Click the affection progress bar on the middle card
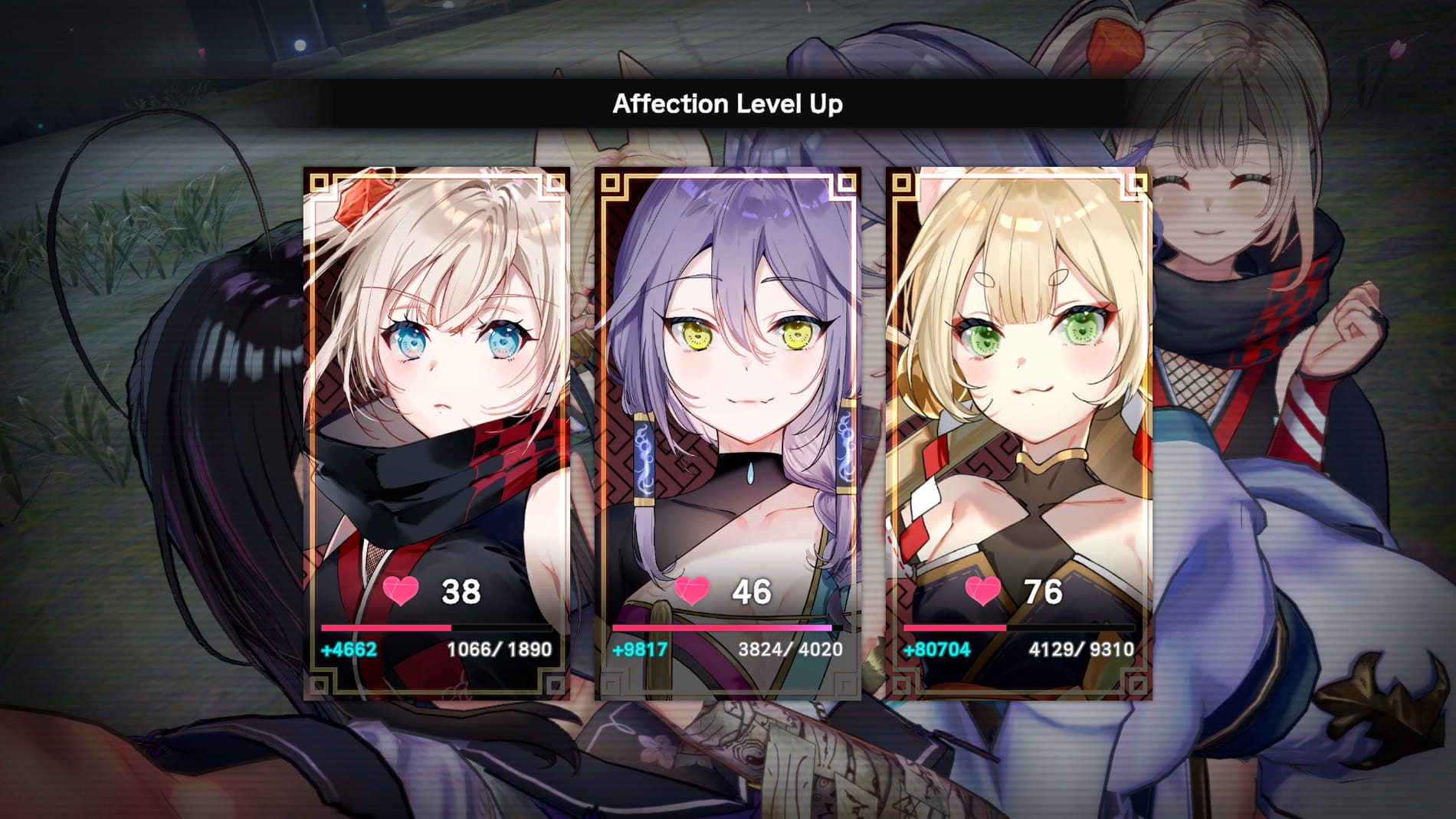Image resolution: width=1456 pixels, height=819 pixels. coord(724,627)
